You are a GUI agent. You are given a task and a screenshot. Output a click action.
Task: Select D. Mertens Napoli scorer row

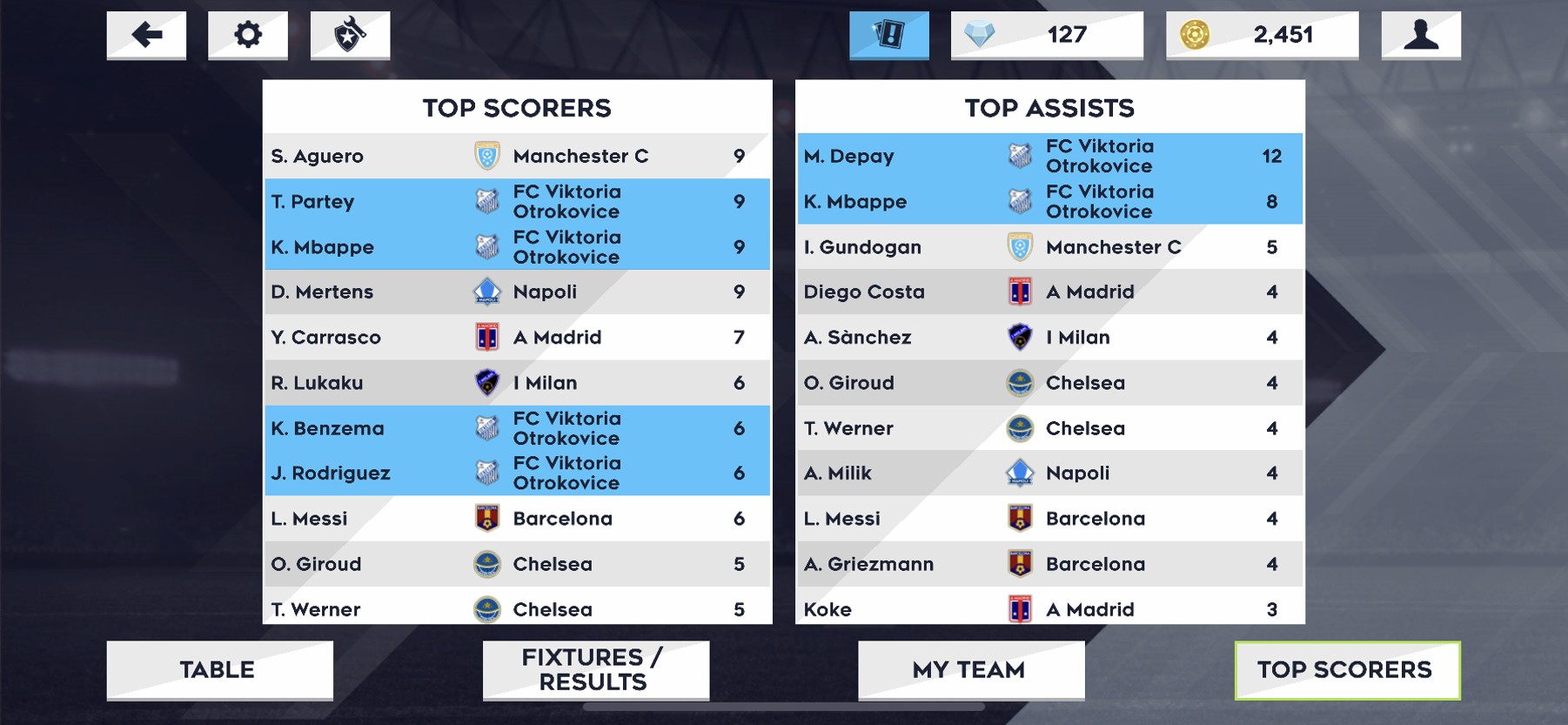tap(517, 292)
